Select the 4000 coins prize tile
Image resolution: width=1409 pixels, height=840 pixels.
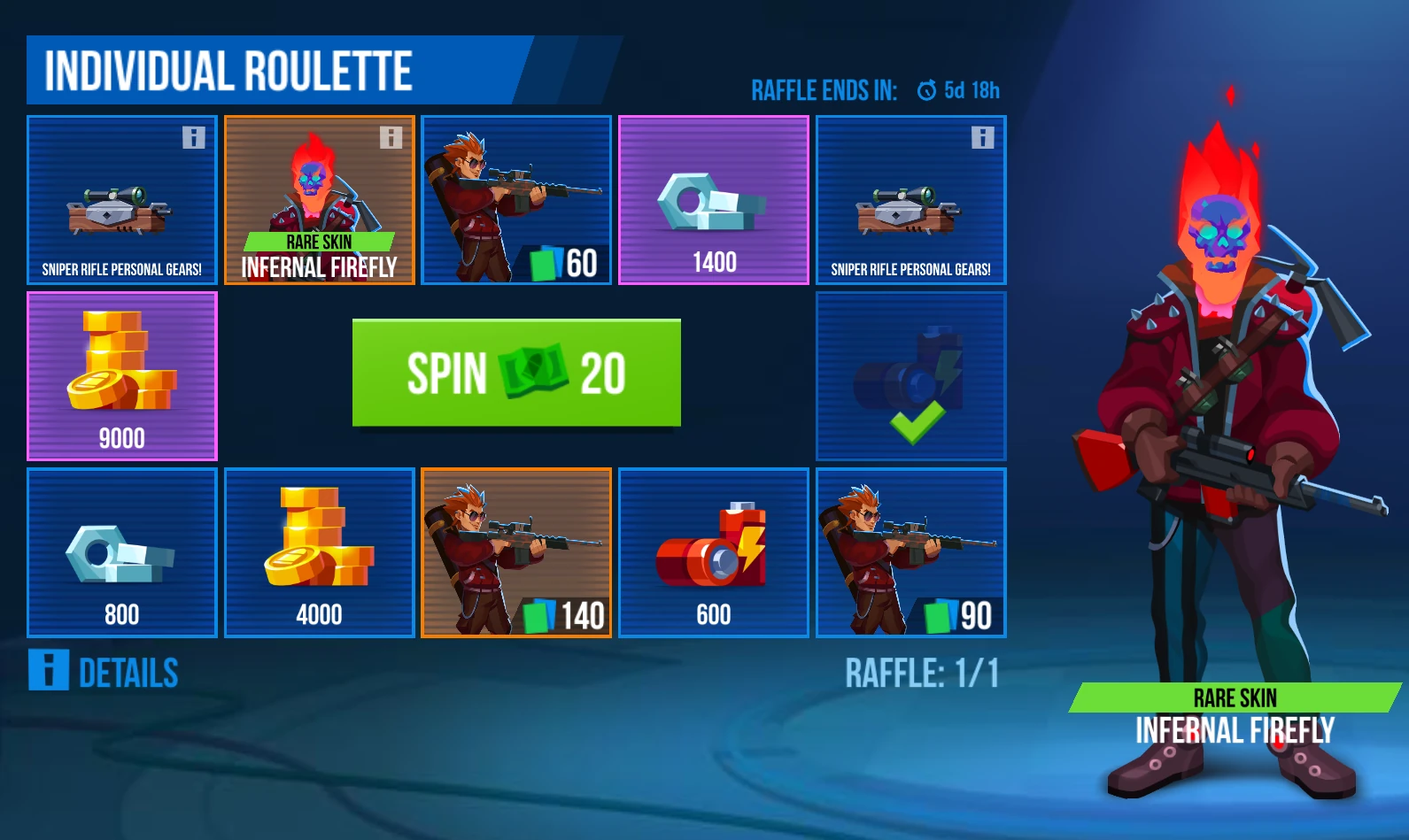pyautogui.click(x=319, y=553)
